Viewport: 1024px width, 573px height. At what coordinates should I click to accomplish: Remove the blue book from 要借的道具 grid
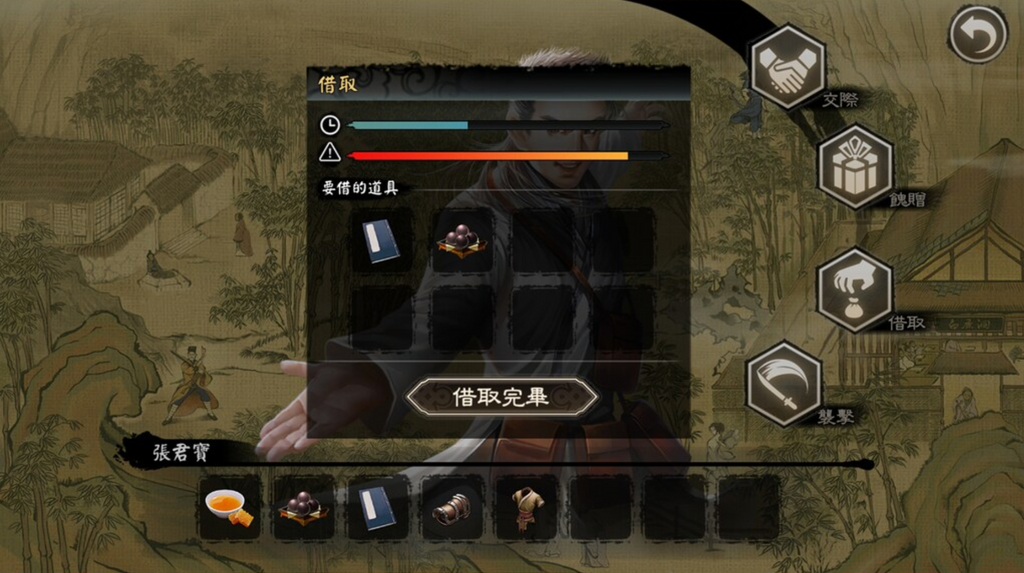coord(381,241)
